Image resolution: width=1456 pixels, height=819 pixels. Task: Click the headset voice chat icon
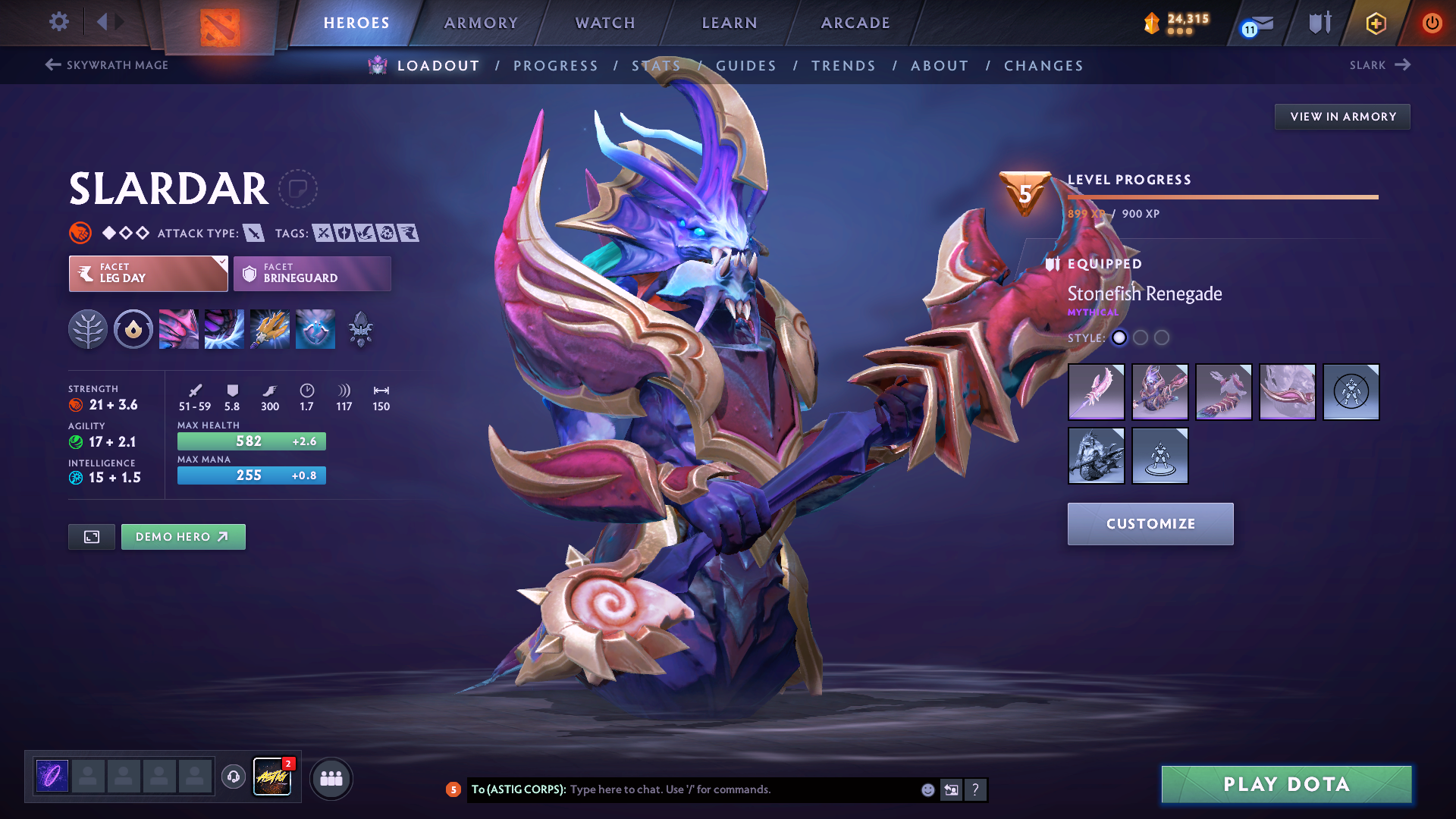[233, 778]
